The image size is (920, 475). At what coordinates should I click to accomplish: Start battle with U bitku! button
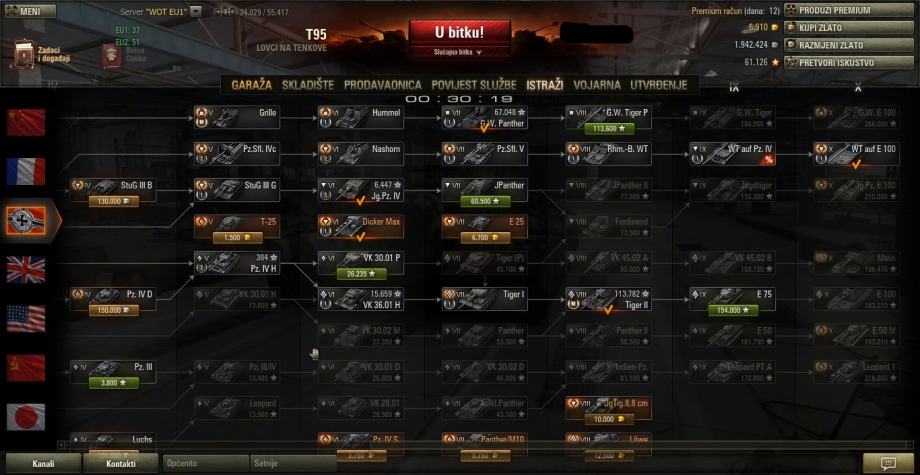click(x=459, y=33)
